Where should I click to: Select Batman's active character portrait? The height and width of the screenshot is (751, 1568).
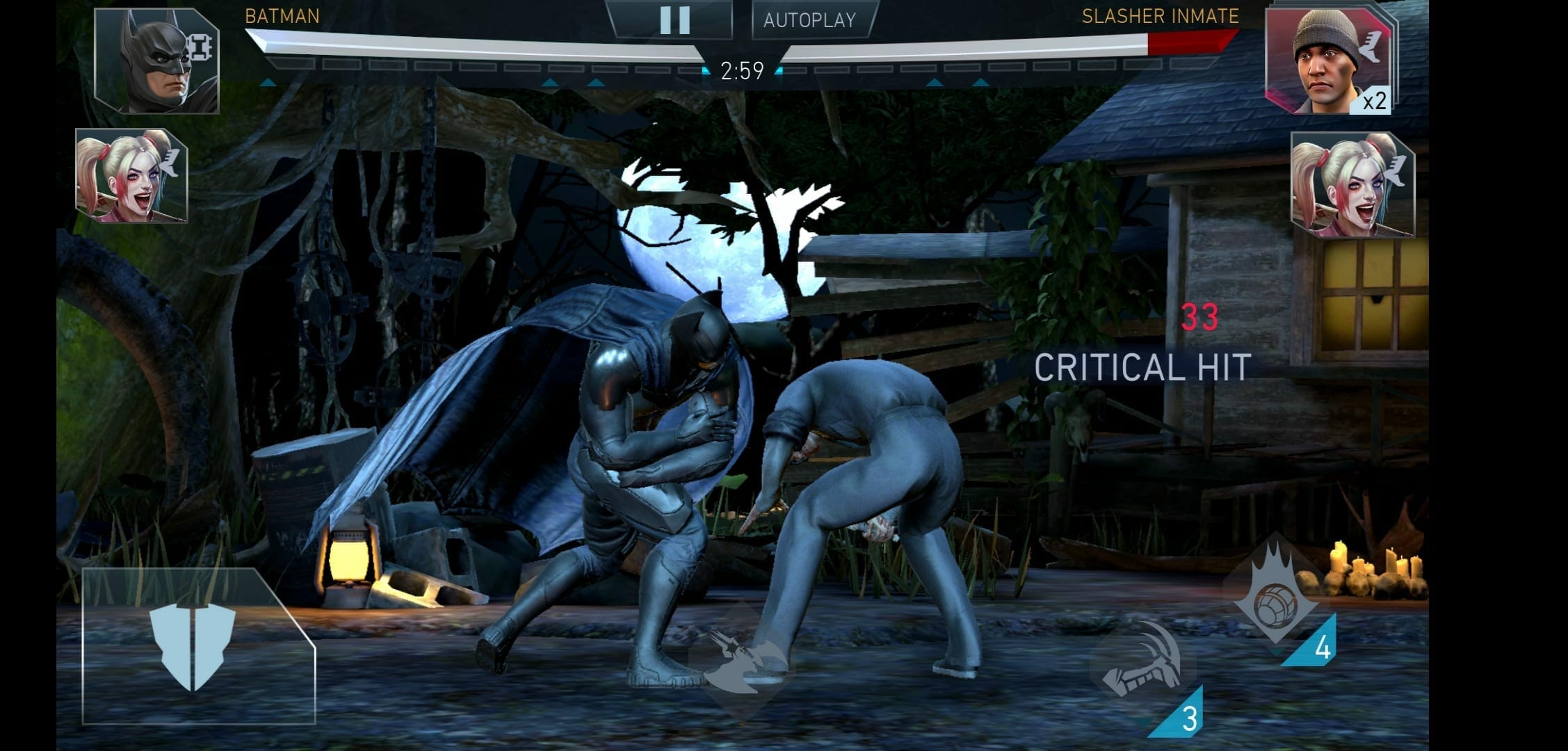click(157, 61)
